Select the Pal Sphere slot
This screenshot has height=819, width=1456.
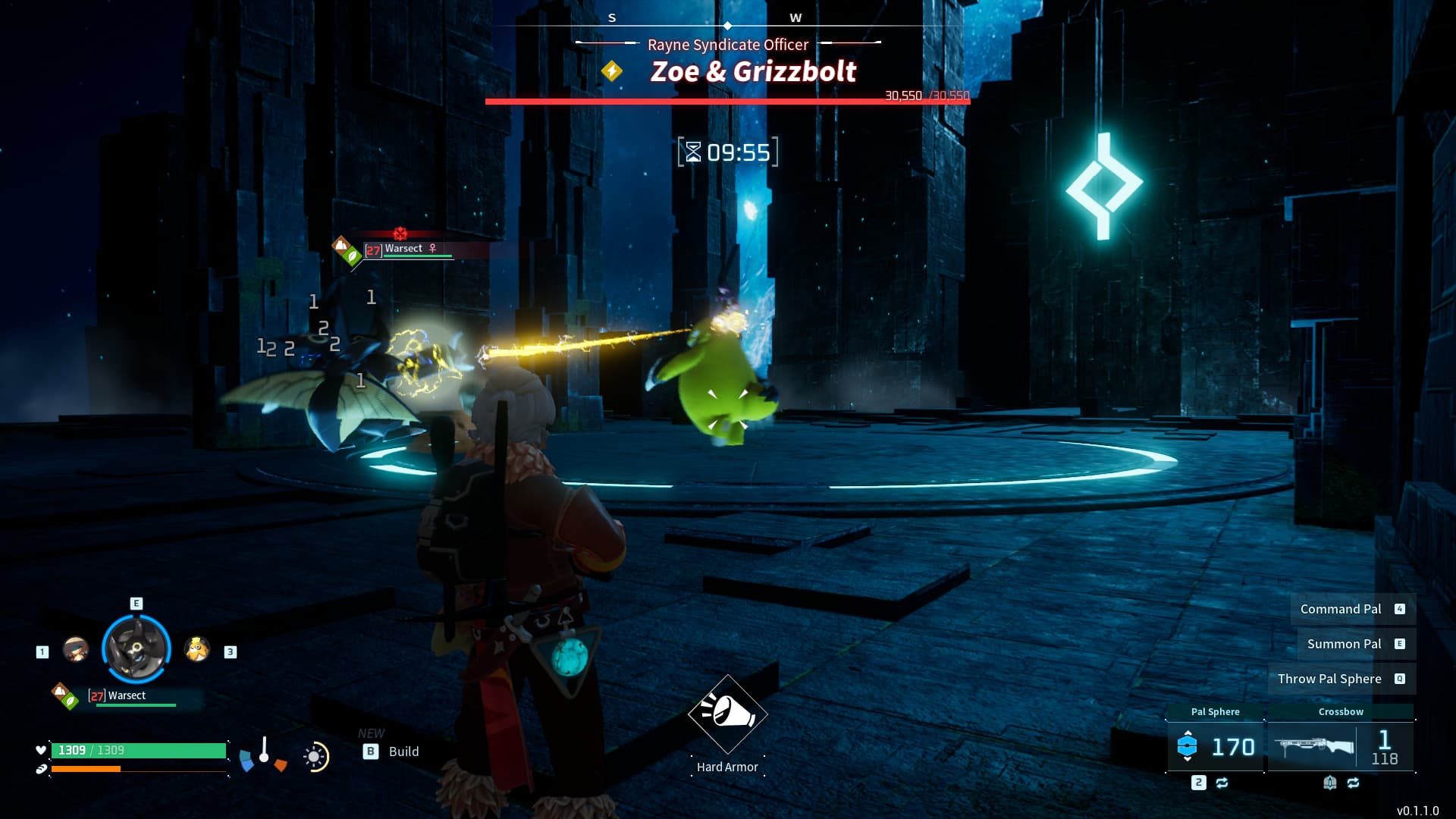pos(1215,746)
